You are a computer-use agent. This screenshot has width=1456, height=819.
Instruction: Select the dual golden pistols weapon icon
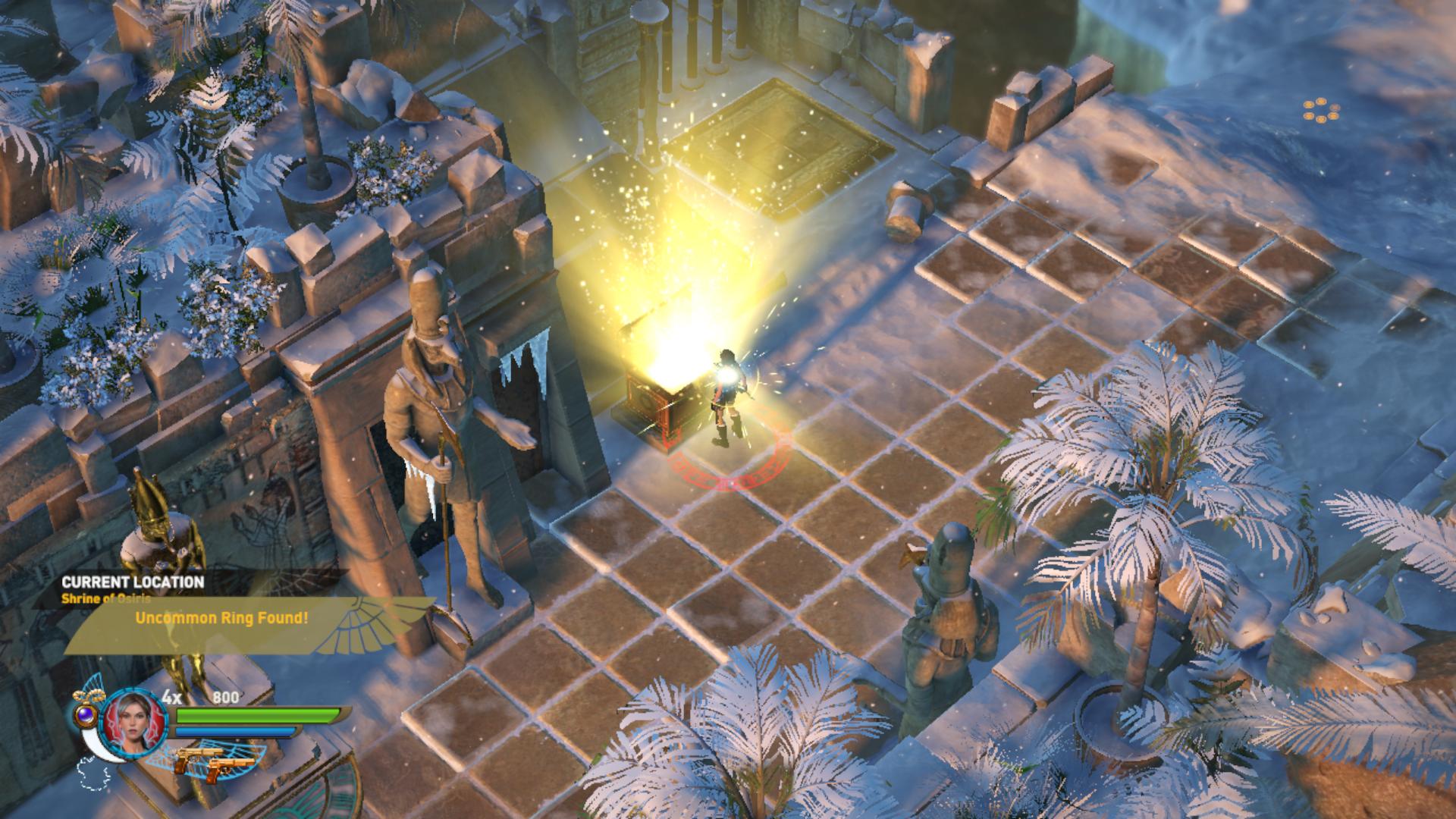point(215,761)
